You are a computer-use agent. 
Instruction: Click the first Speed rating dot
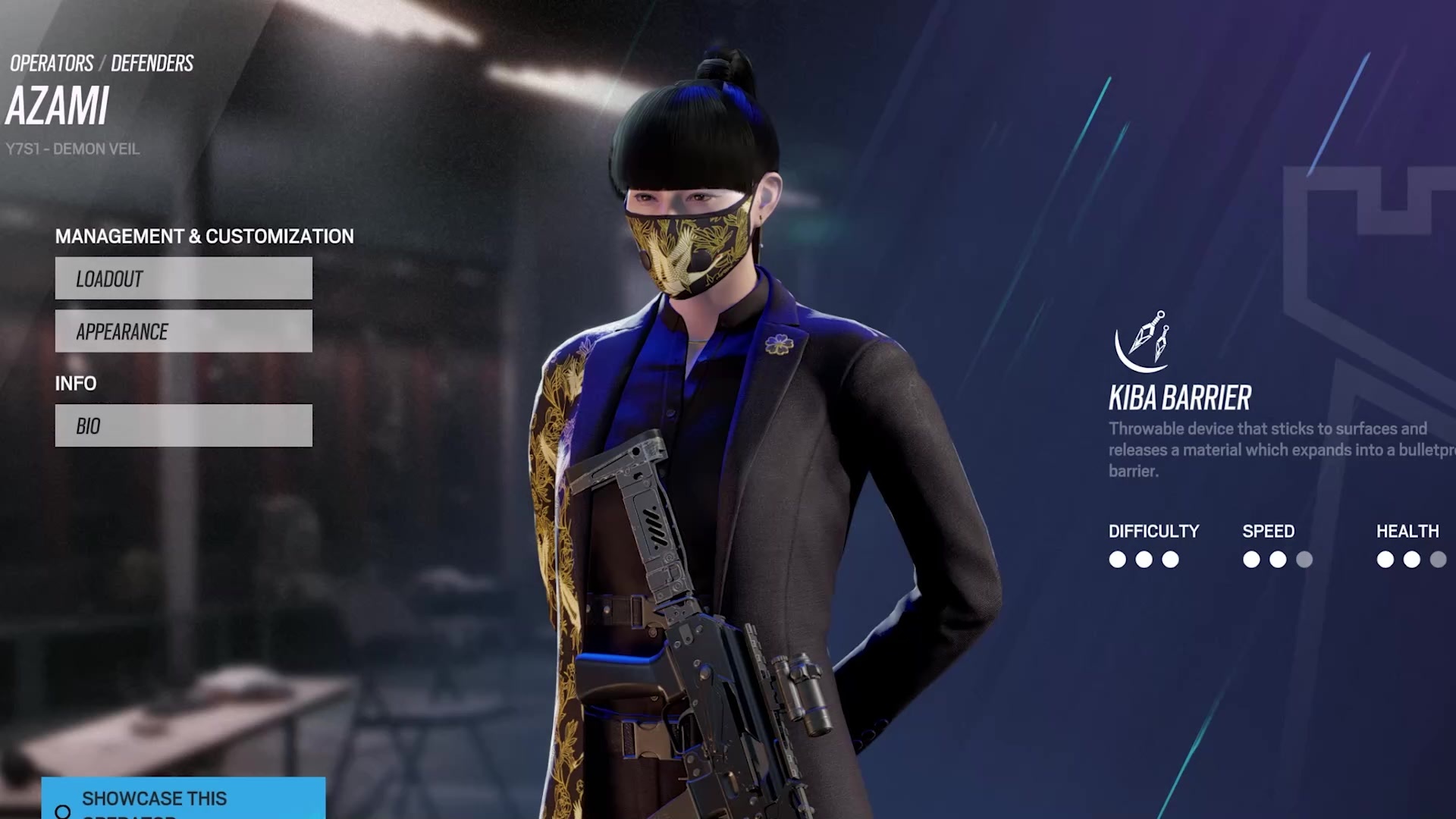[1250, 560]
